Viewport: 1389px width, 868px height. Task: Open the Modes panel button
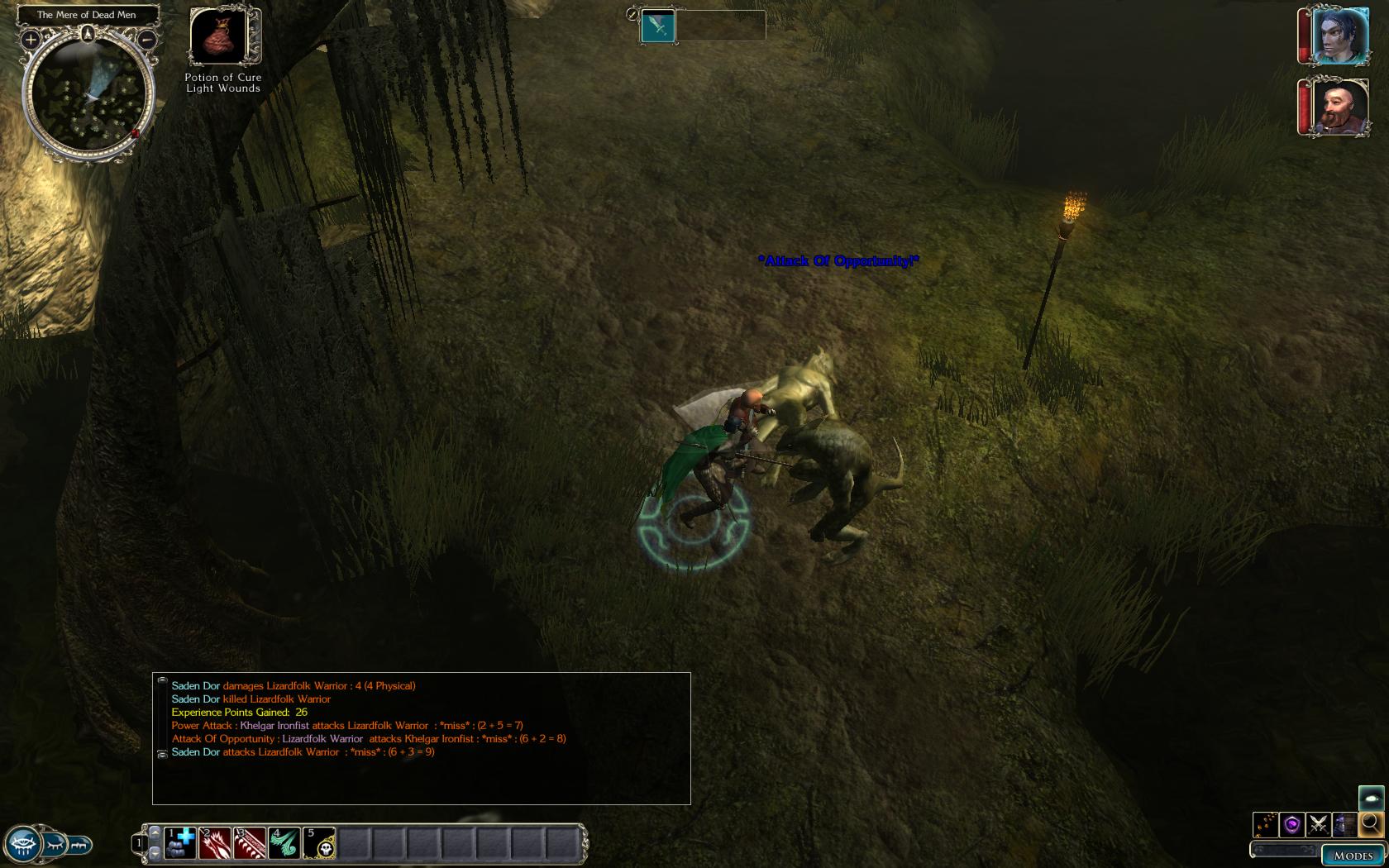pyautogui.click(x=1353, y=856)
